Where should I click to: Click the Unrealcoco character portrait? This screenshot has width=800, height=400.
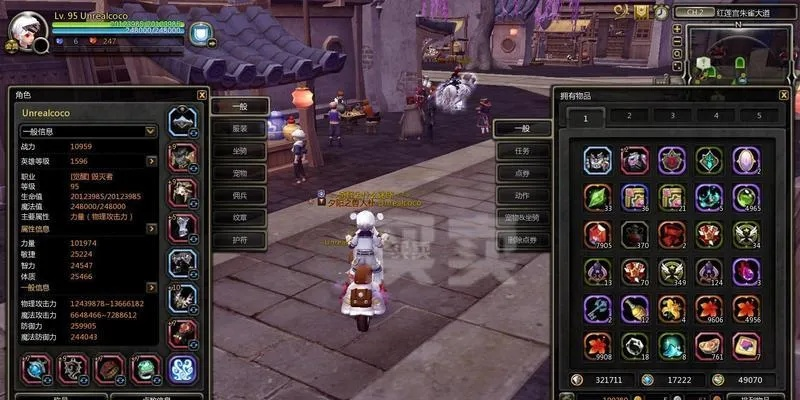(x=26, y=30)
